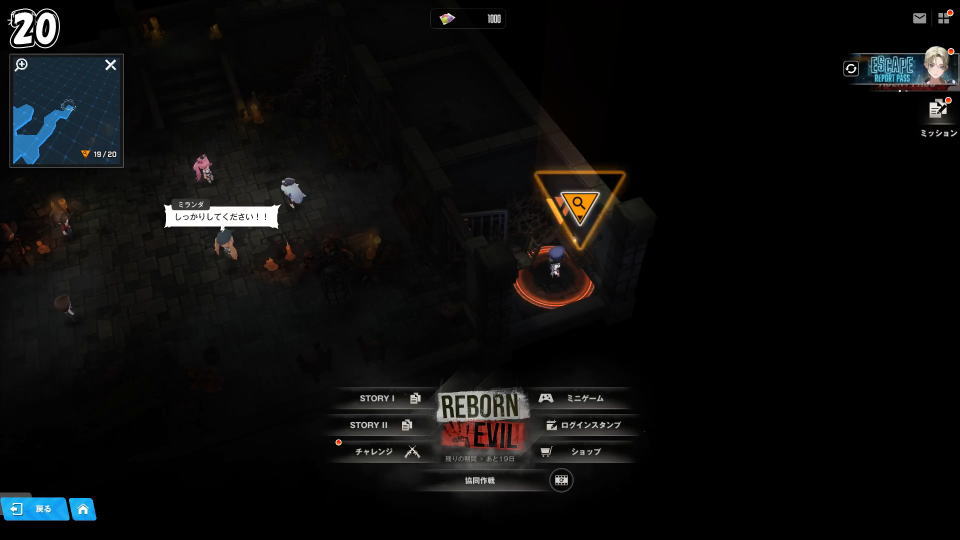The height and width of the screenshot is (540, 960).
Task: Close the minimap with the X
Action: (x=111, y=65)
